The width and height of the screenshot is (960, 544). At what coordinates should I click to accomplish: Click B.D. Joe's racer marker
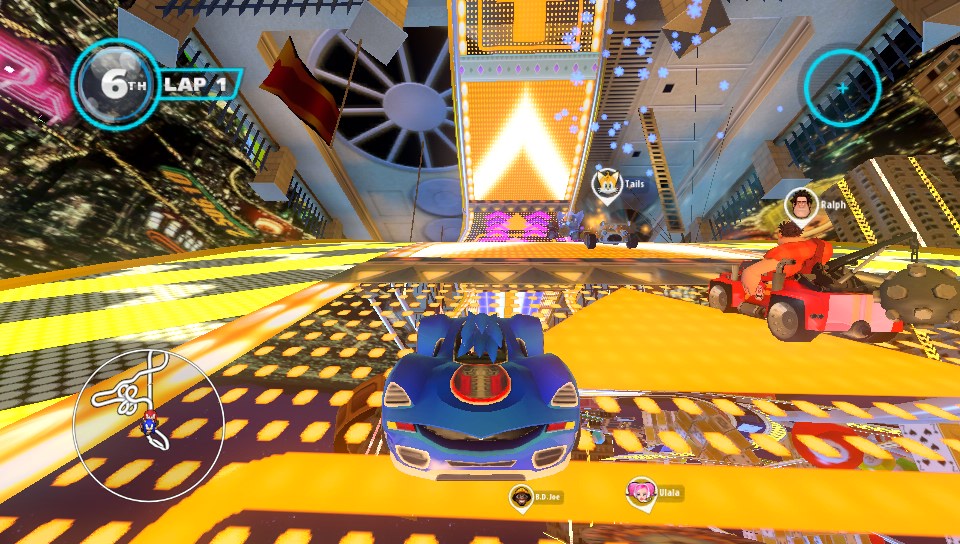520,495
